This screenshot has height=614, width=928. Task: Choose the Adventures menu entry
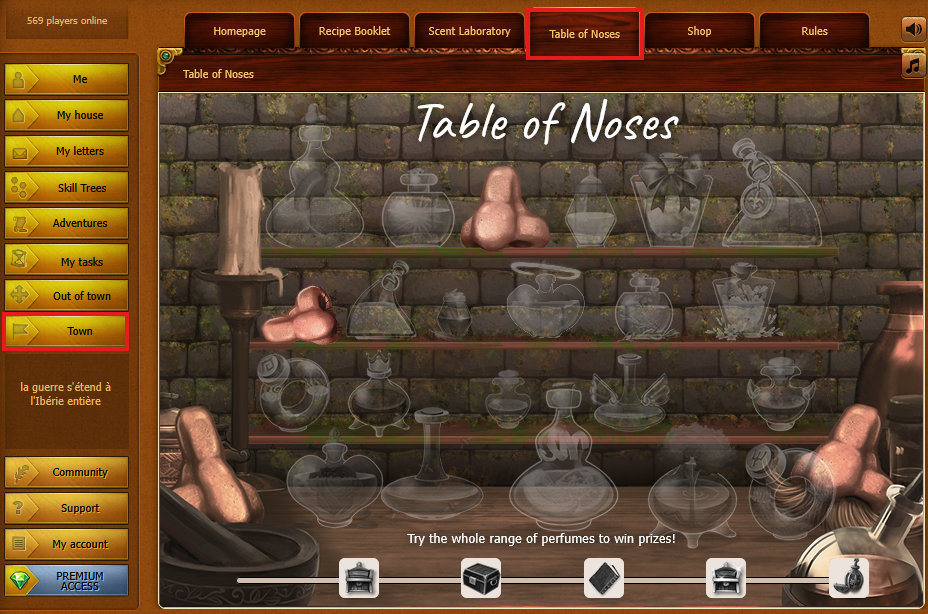67,223
